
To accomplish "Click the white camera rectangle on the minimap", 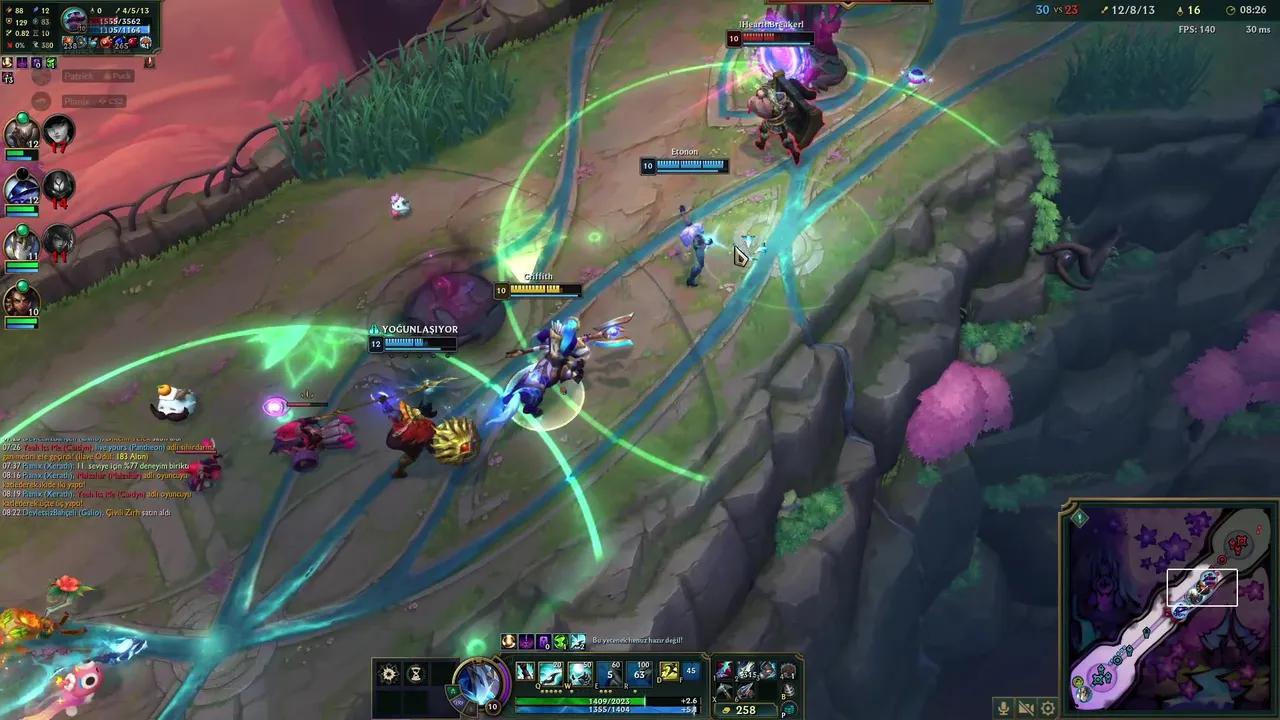I will pyautogui.click(x=1202, y=587).
